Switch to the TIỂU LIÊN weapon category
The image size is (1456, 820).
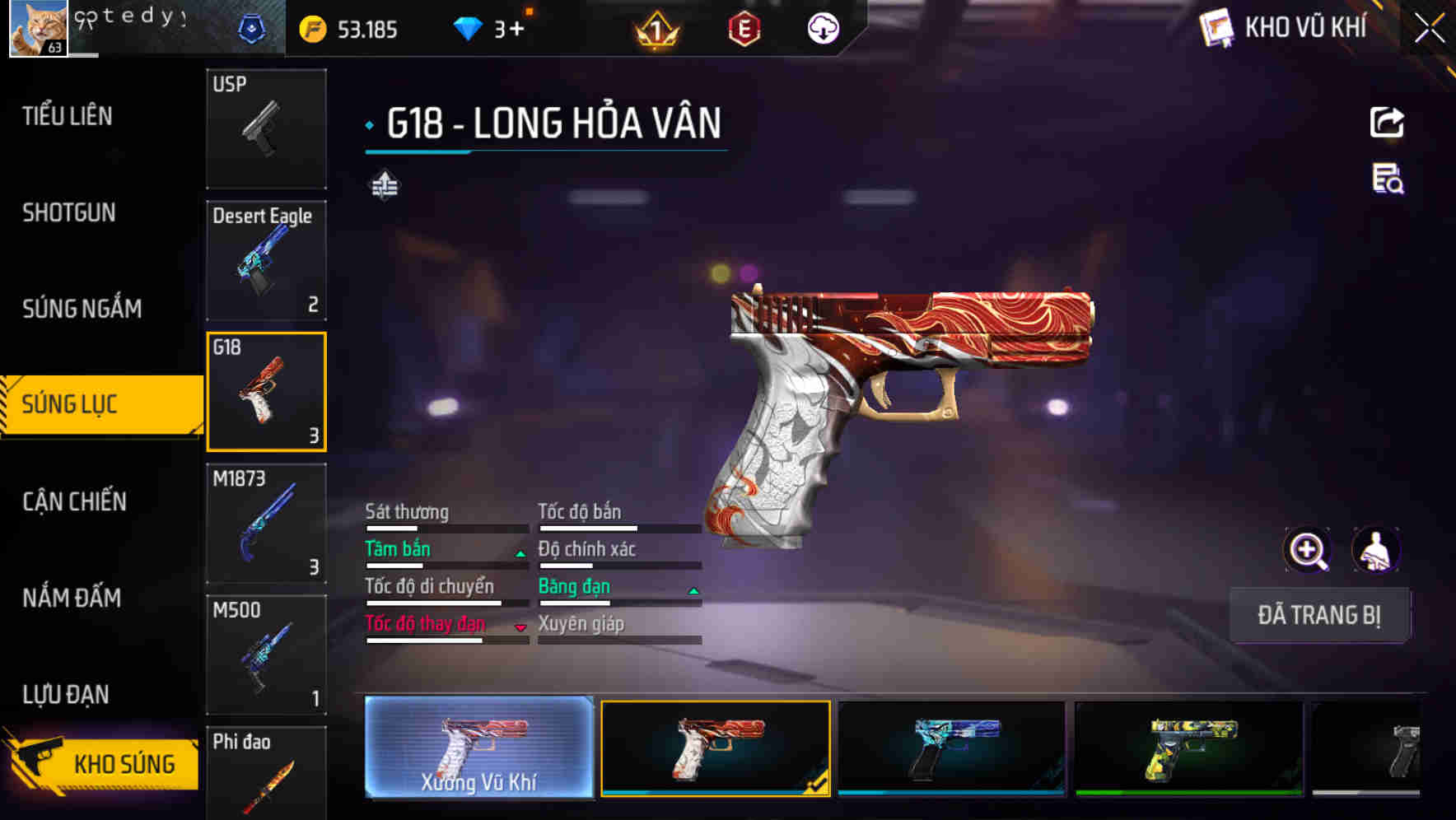(x=68, y=116)
